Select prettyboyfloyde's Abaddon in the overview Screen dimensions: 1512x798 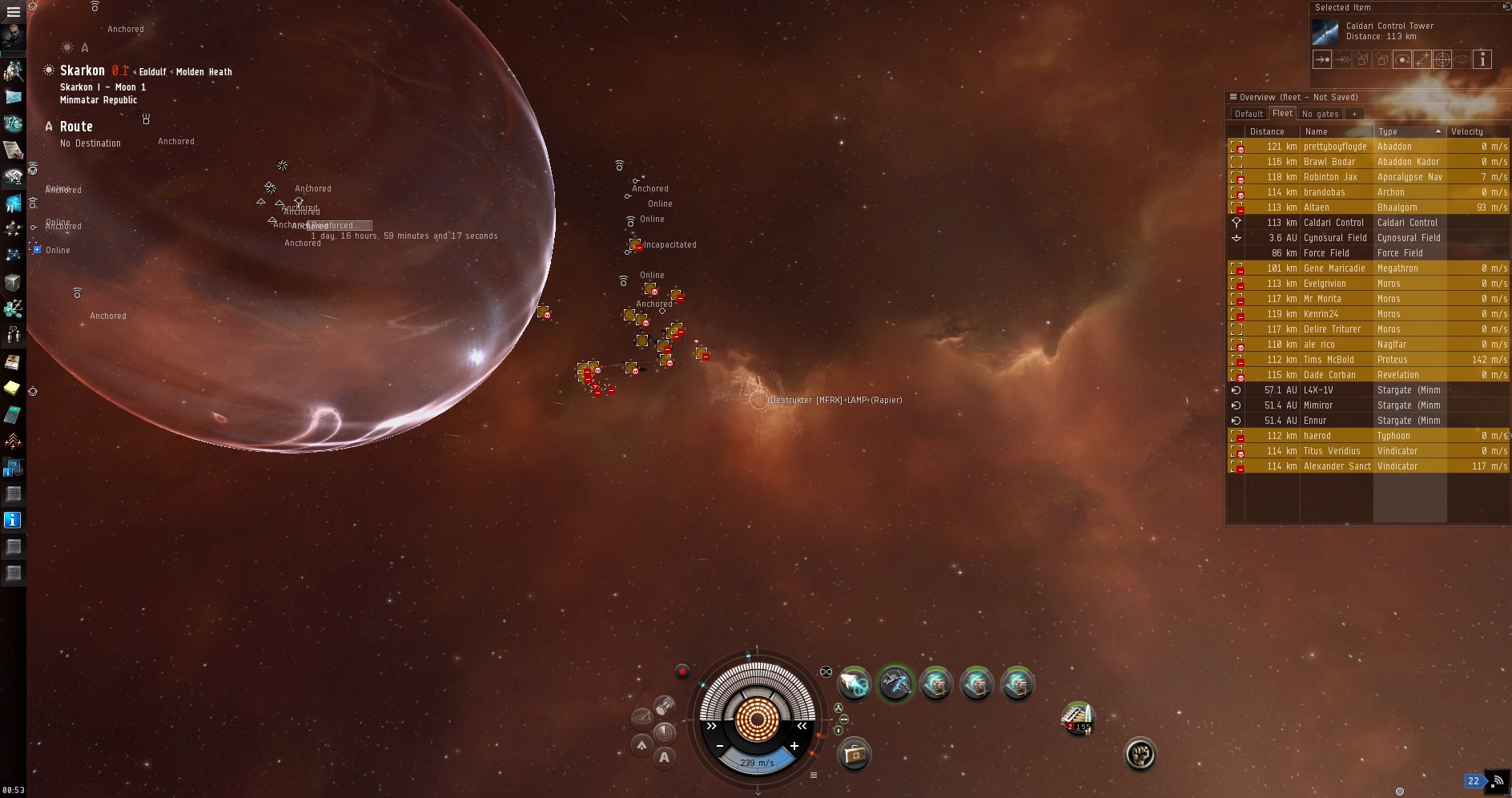tap(1334, 147)
